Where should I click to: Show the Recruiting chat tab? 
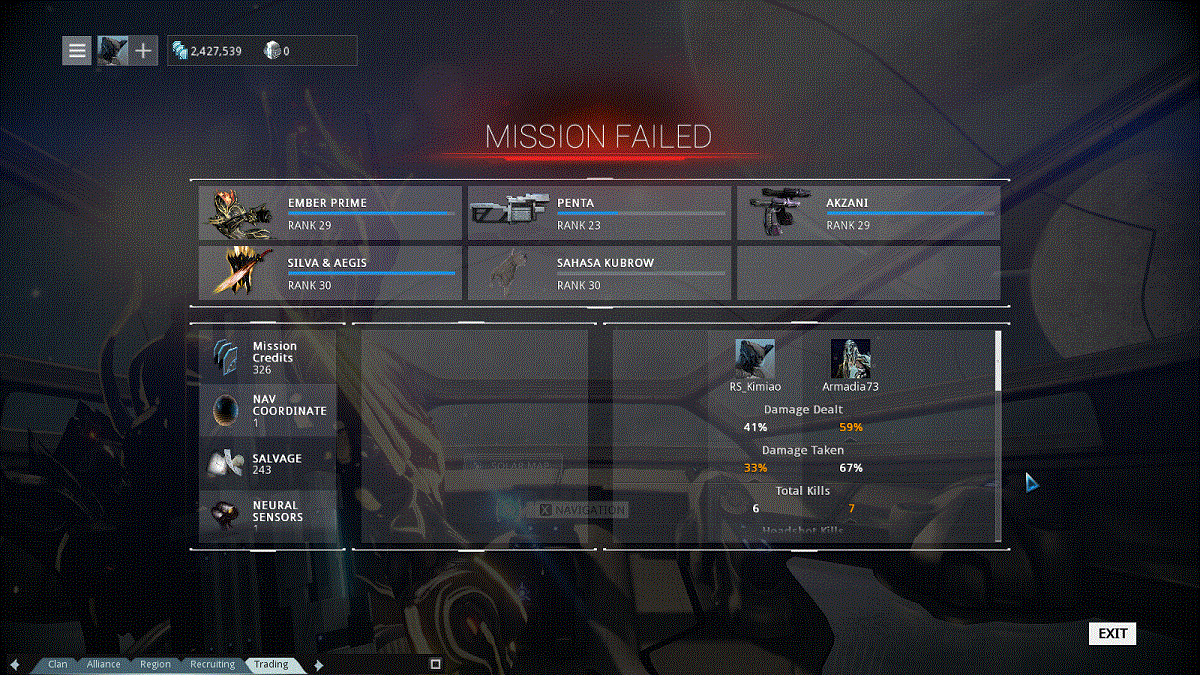click(x=212, y=664)
